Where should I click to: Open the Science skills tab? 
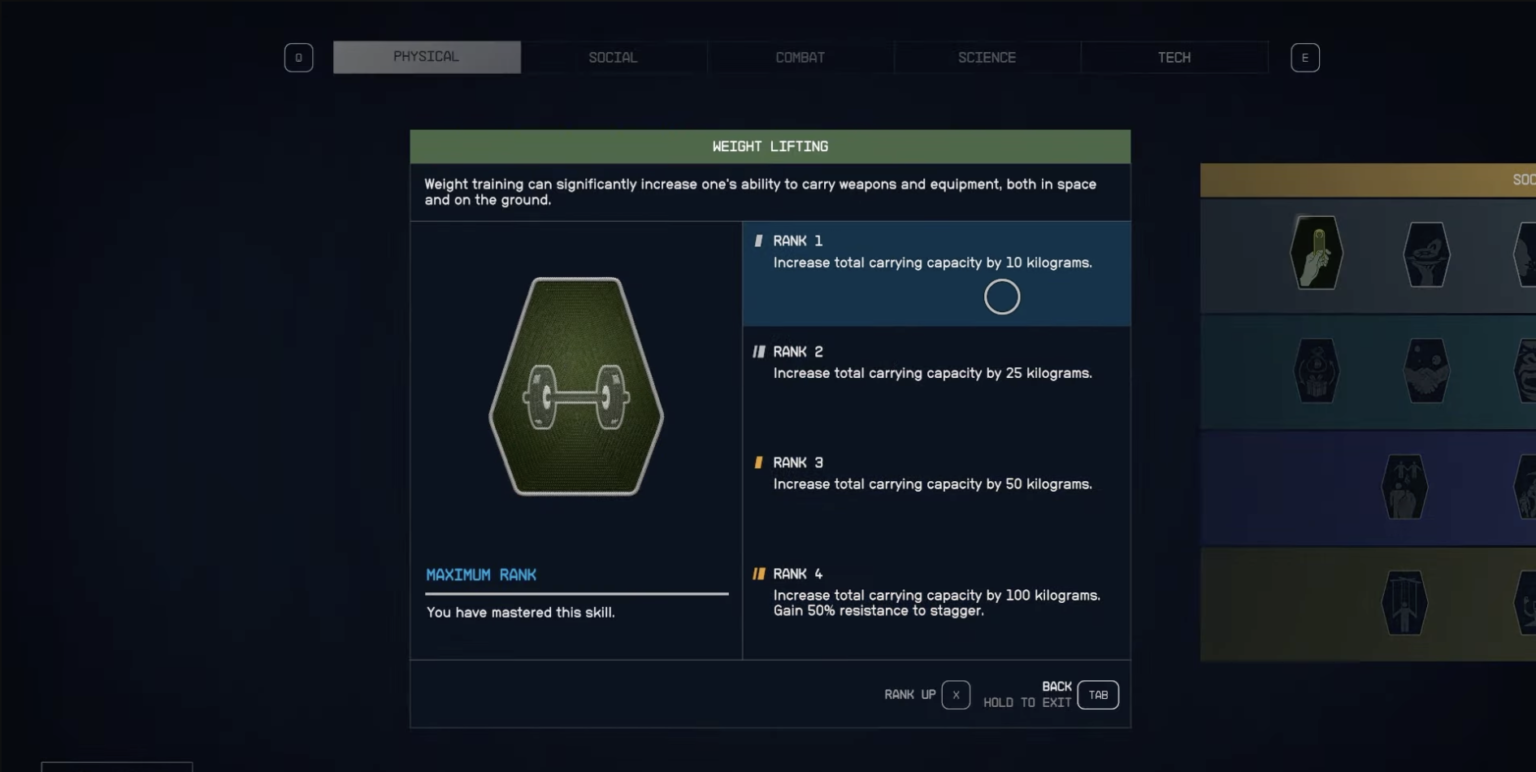click(987, 57)
